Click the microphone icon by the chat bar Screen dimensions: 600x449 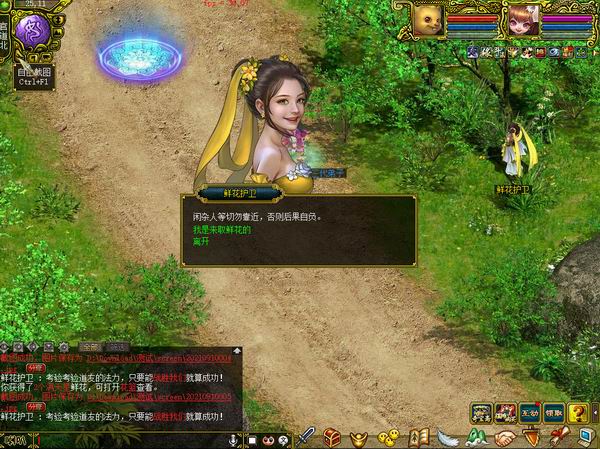[x=233, y=439]
